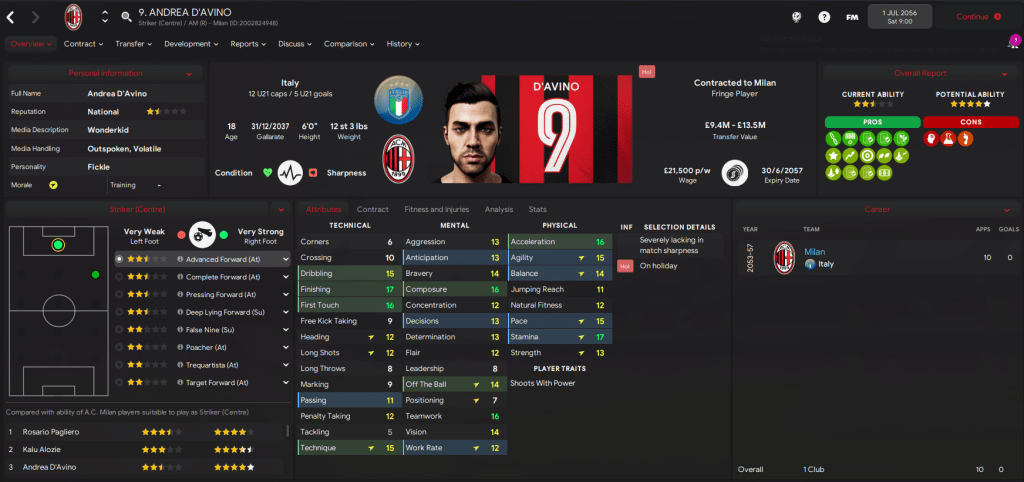The width and height of the screenshot is (1024, 482).
Task: Open the Milan club link in Career
Action: coord(814,252)
